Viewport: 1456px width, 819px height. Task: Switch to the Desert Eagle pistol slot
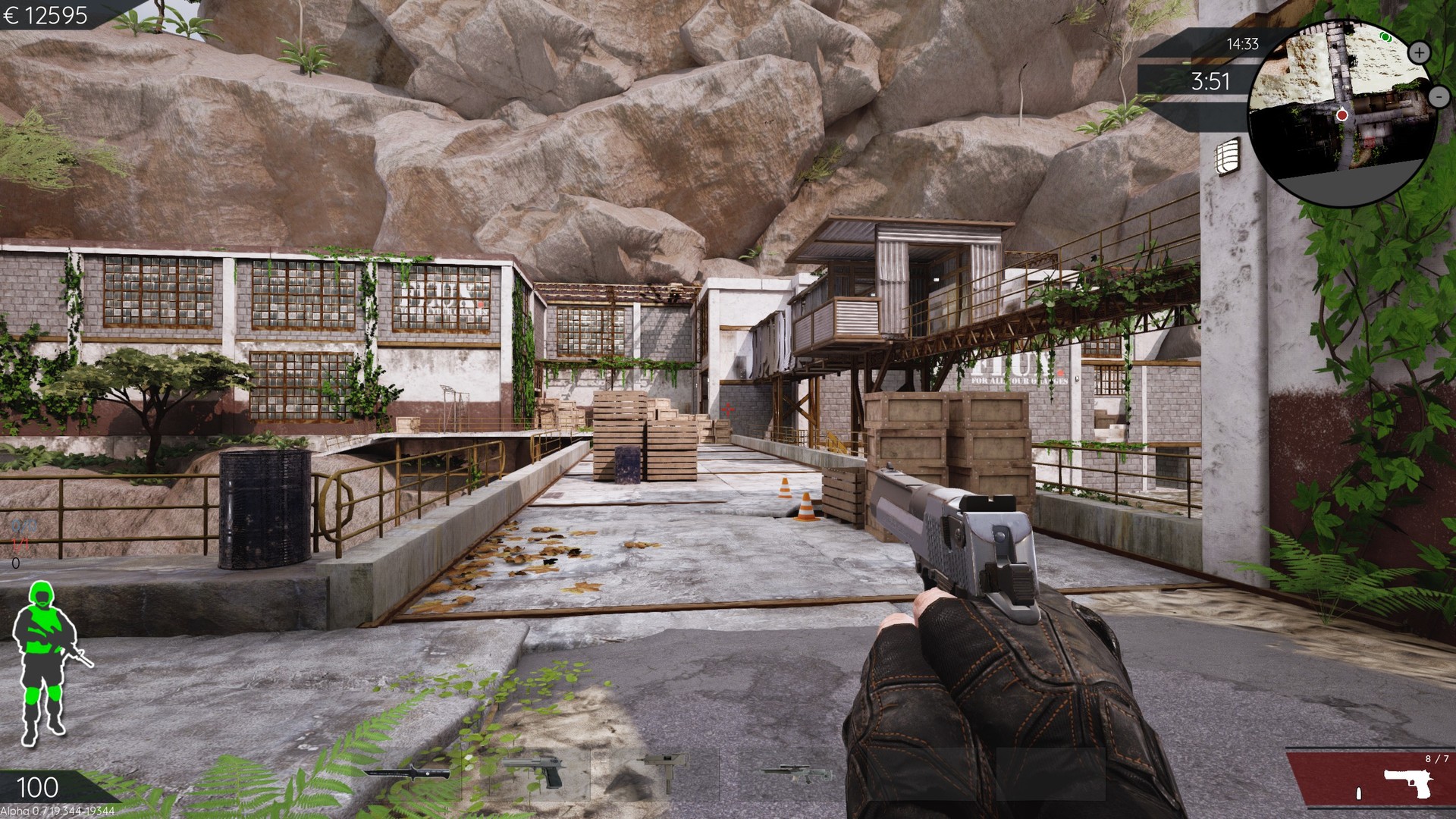(x=535, y=772)
